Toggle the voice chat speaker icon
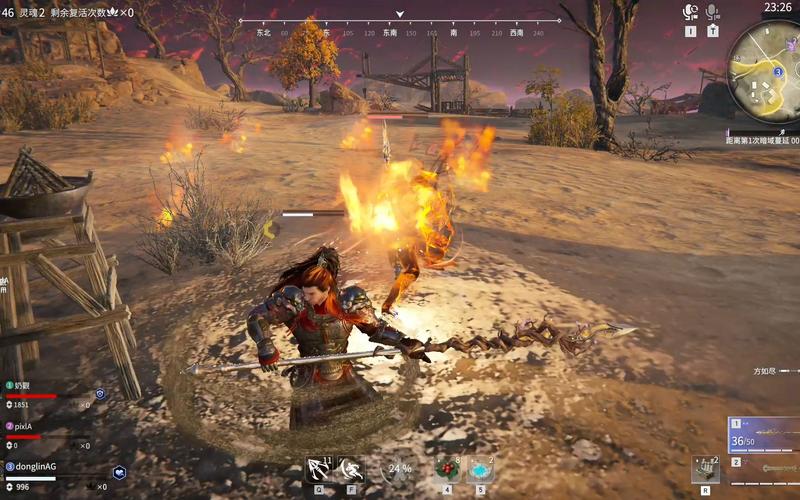The width and height of the screenshot is (800, 500). 690,12
